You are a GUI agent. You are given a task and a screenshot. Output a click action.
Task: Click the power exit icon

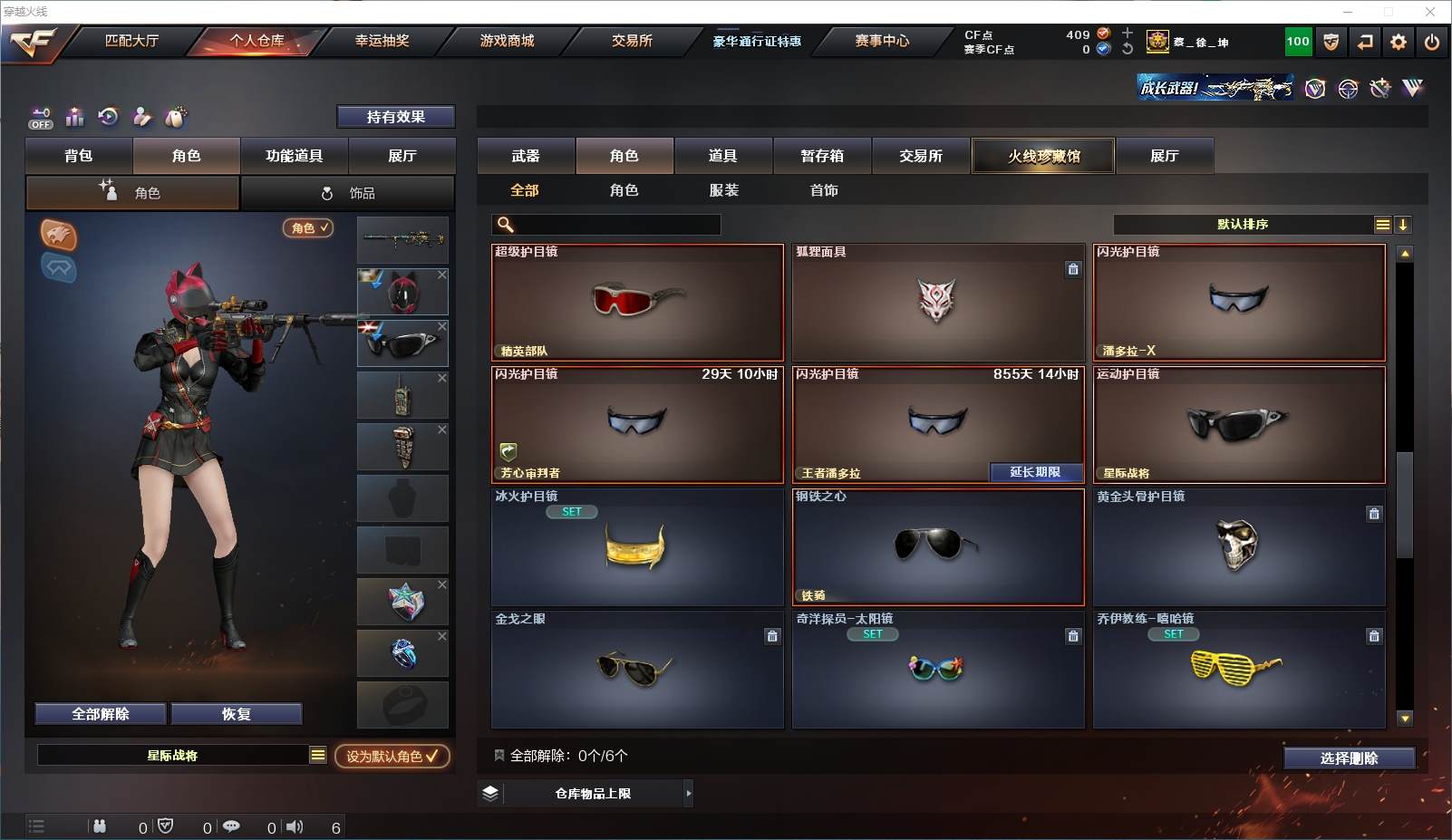(1432, 42)
